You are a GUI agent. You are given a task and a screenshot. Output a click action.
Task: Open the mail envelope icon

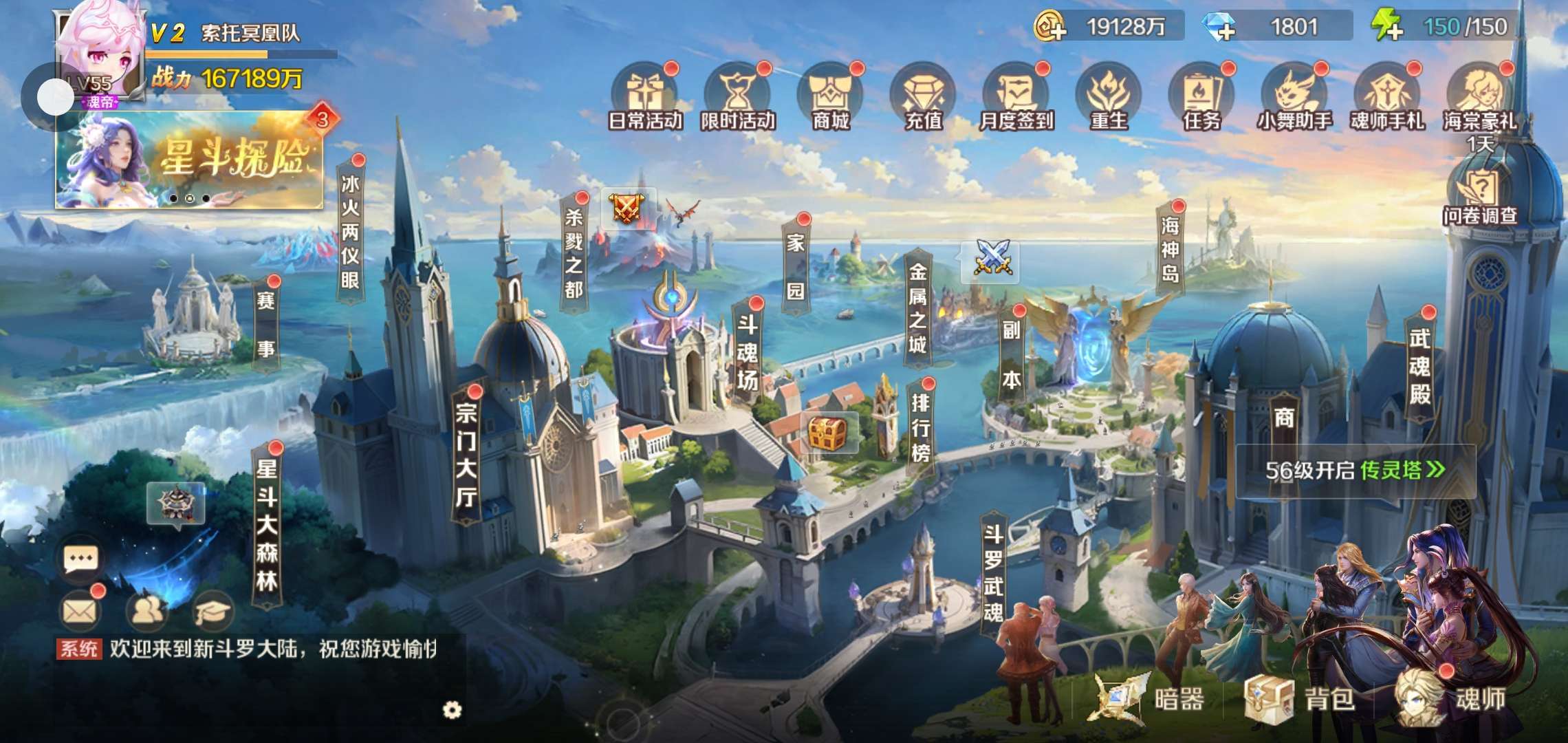80,610
